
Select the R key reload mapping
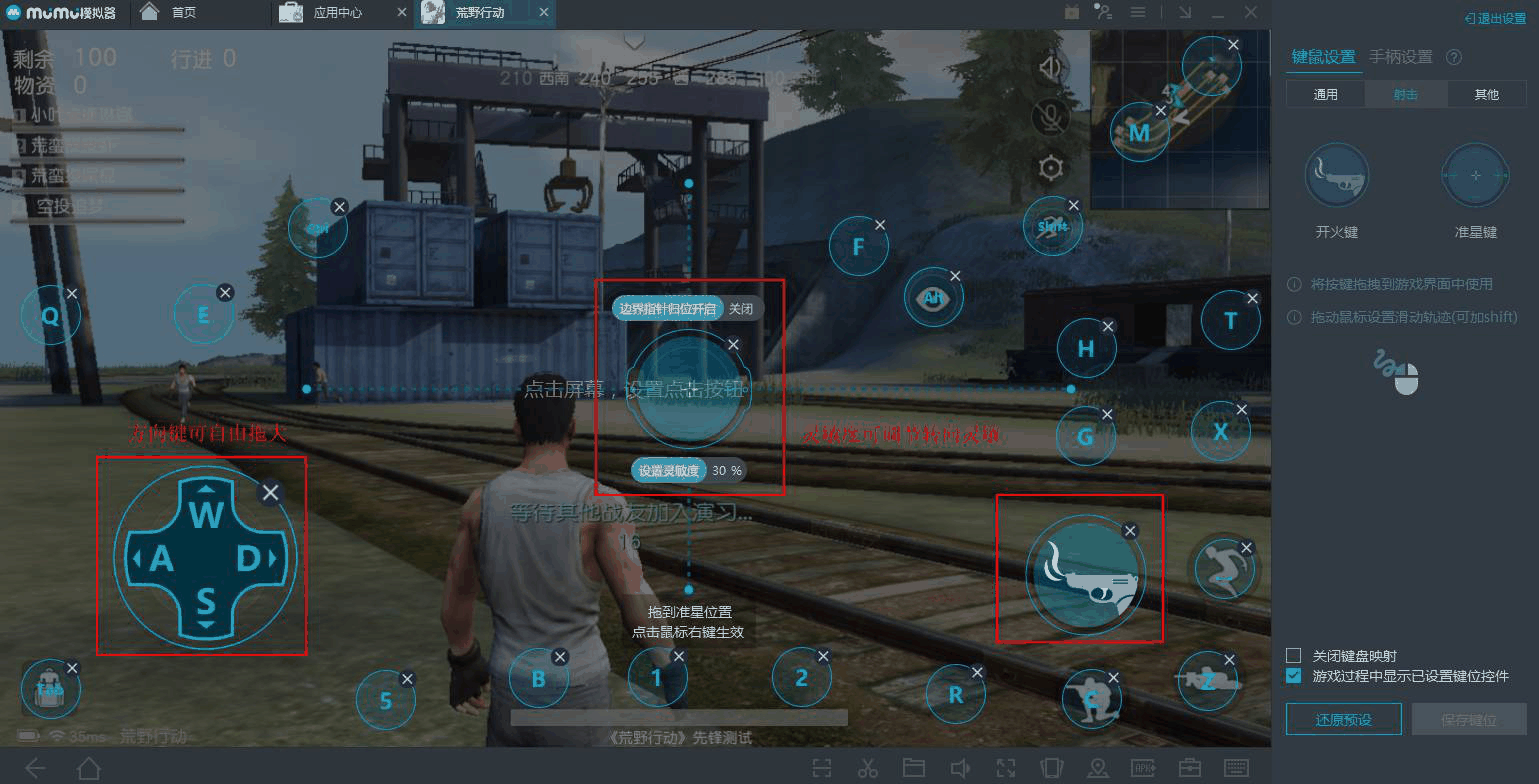955,694
